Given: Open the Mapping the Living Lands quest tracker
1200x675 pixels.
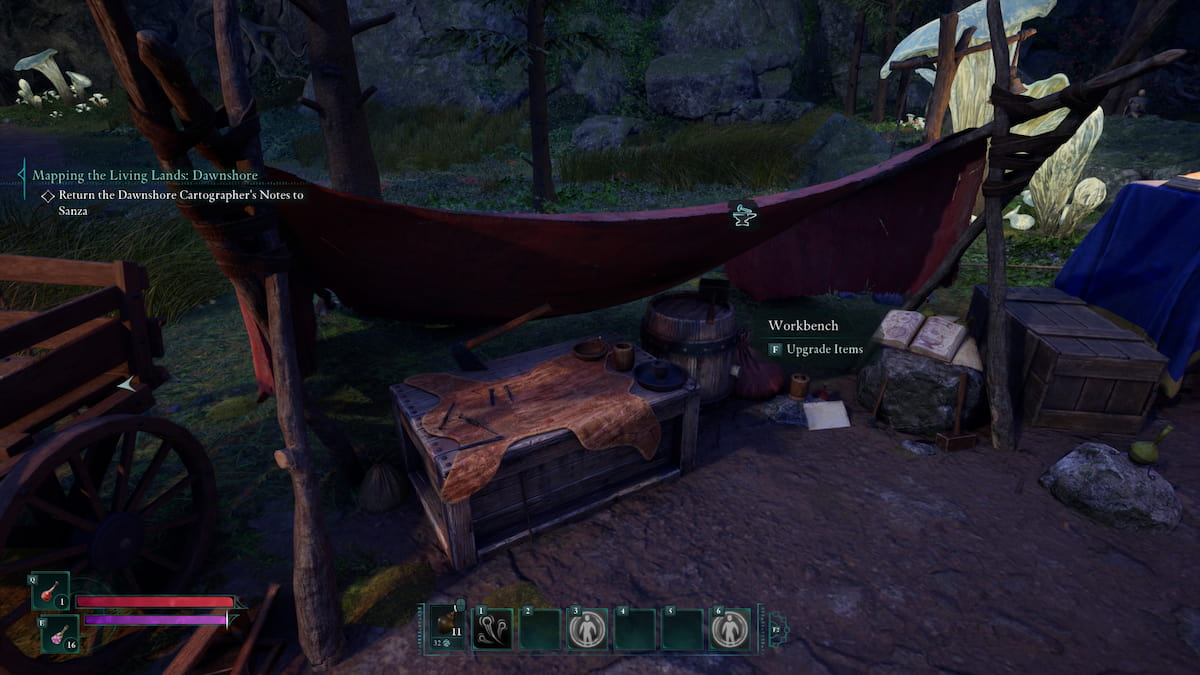Looking at the screenshot, I should [x=145, y=175].
